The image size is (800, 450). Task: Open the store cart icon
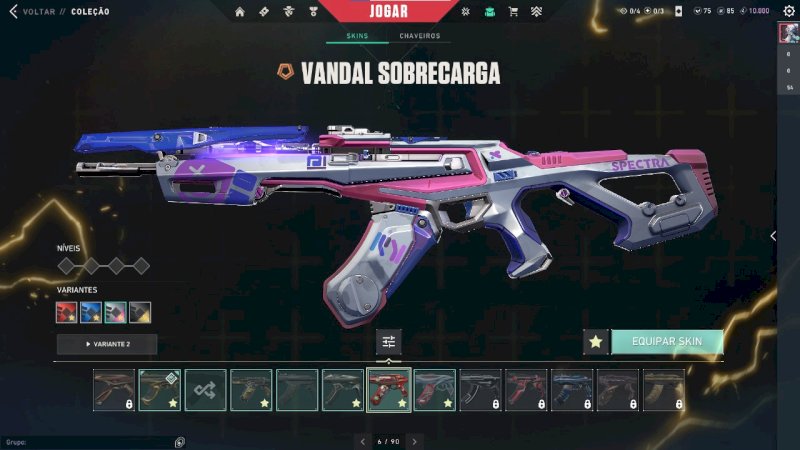click(x=513, y=12)
